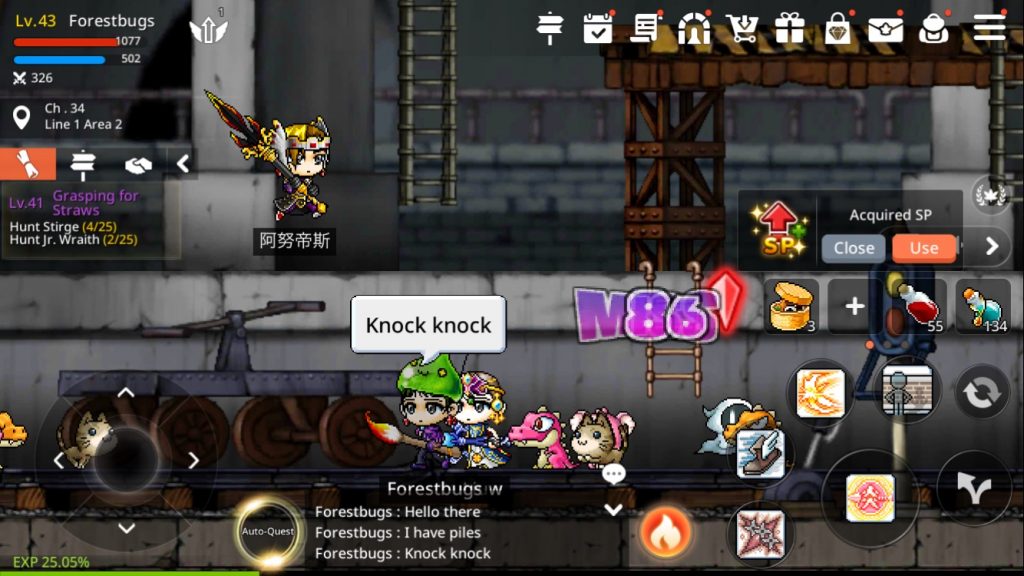Viewport: 1024px width, 576px height.
Task: Activate the flame skill button
Action: [x=661, y=532]
